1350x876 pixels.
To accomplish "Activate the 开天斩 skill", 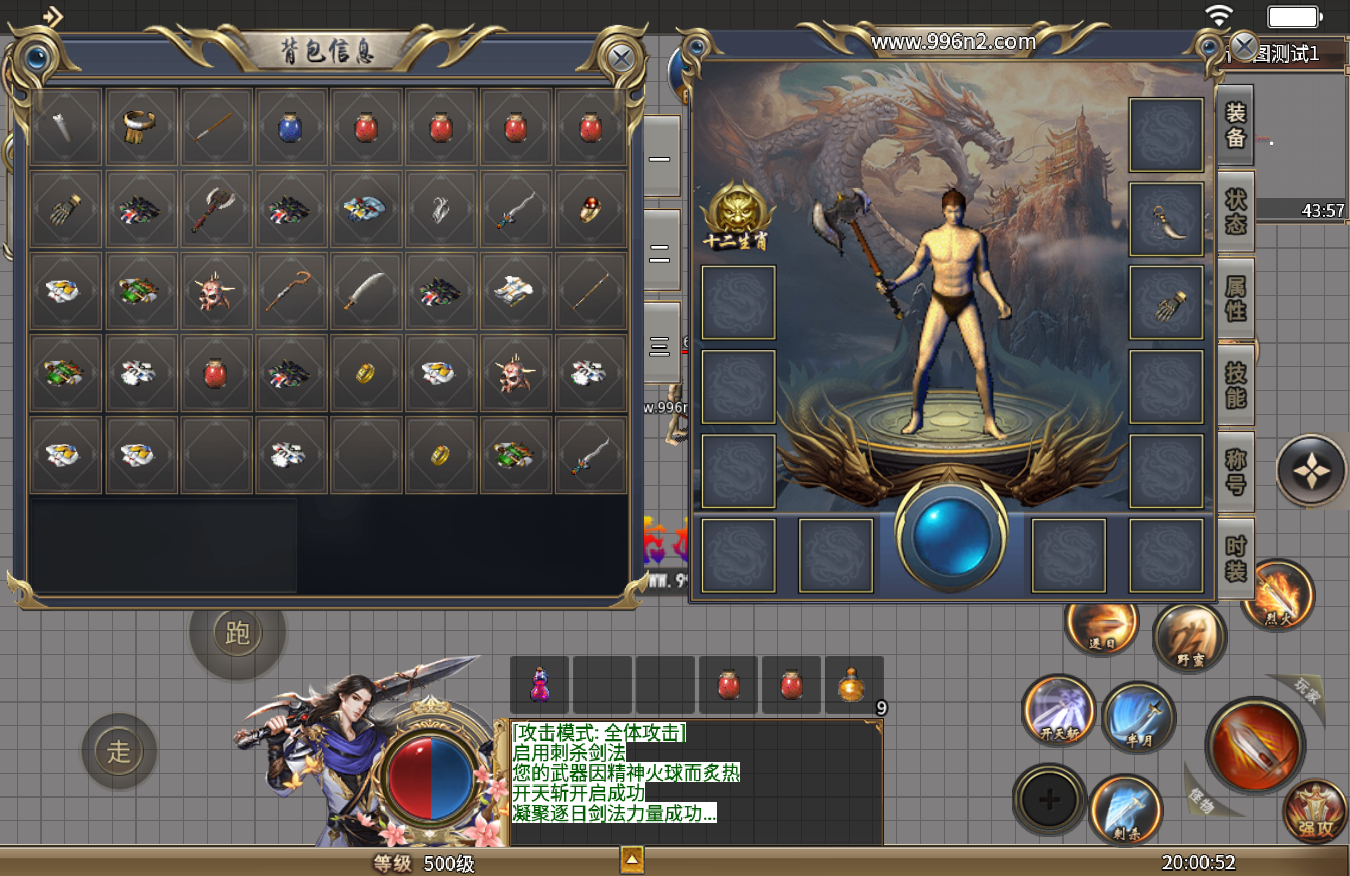I will click(x=1058, y=711).
